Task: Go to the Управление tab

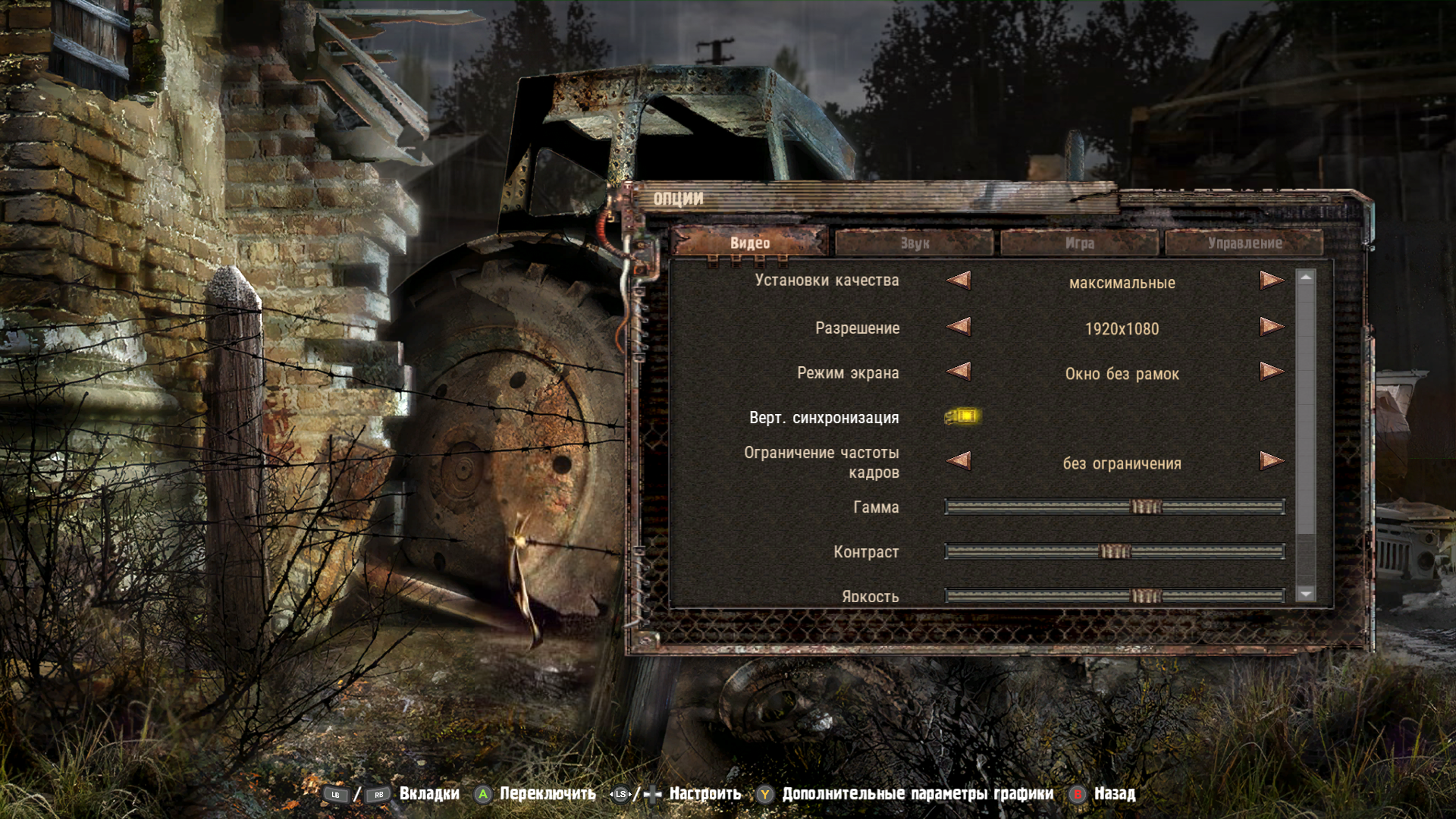Action: point(1244,243)
